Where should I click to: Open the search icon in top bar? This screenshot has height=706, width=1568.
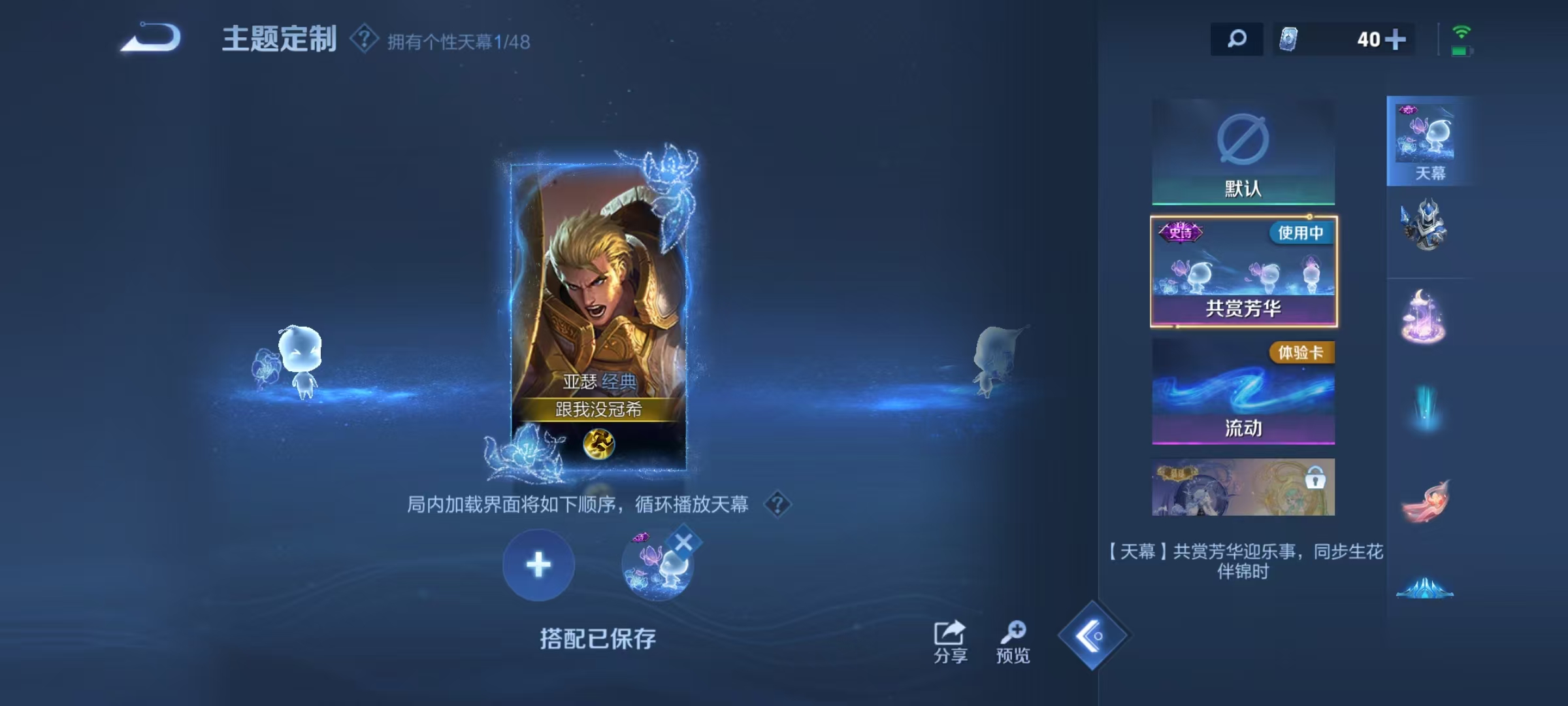tap(1236, 39)
